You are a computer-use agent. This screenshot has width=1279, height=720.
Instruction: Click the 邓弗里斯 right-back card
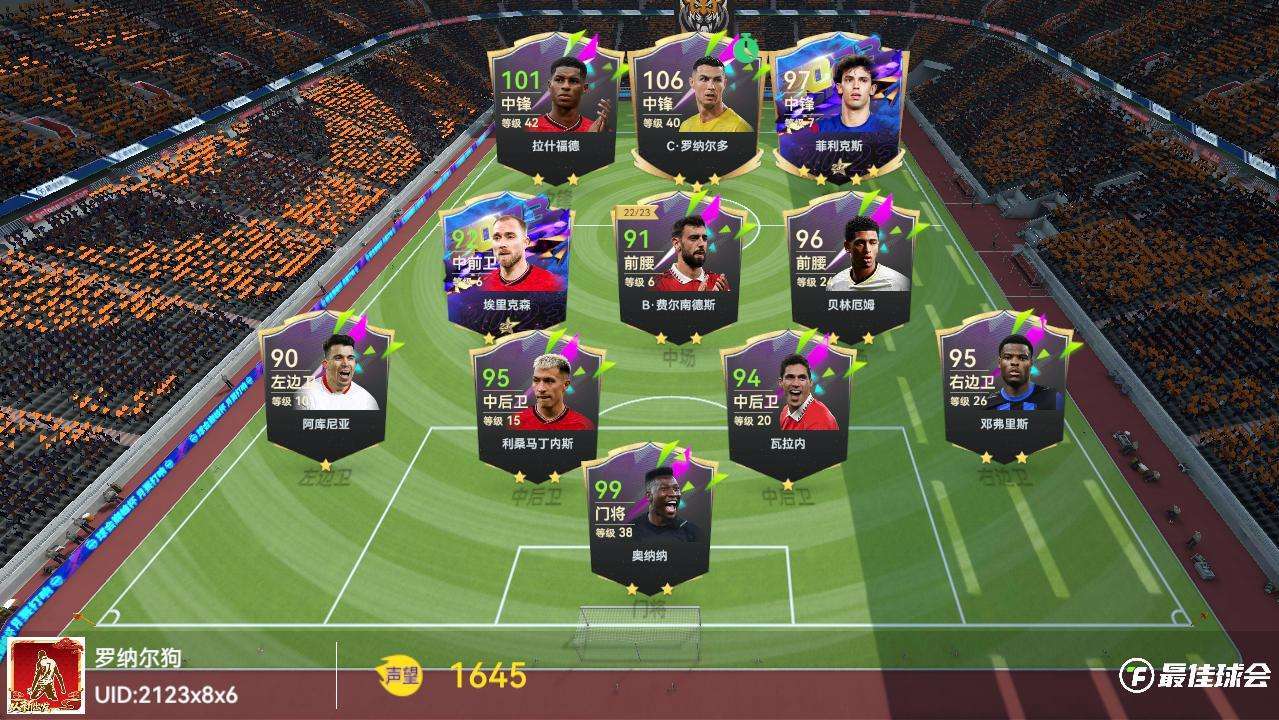[x=1004, y=384]
